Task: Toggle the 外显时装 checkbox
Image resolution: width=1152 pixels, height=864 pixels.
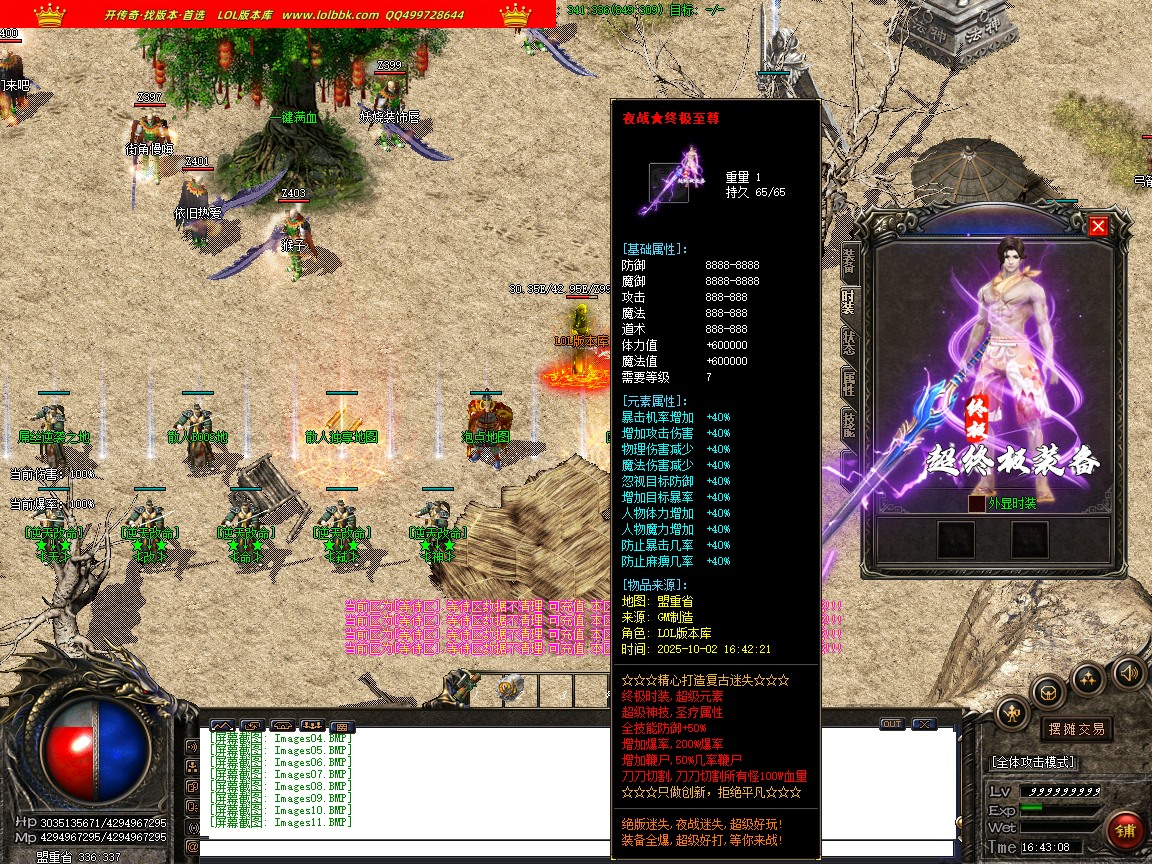Action: 976,504
